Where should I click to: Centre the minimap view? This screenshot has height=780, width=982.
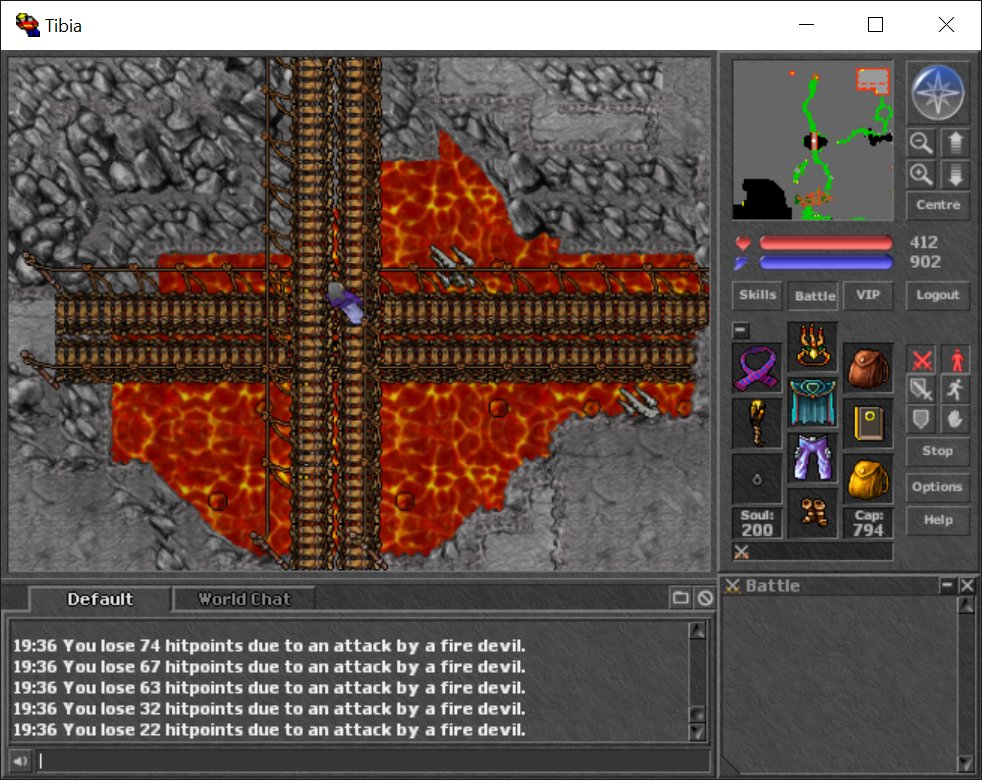point(937,205)
